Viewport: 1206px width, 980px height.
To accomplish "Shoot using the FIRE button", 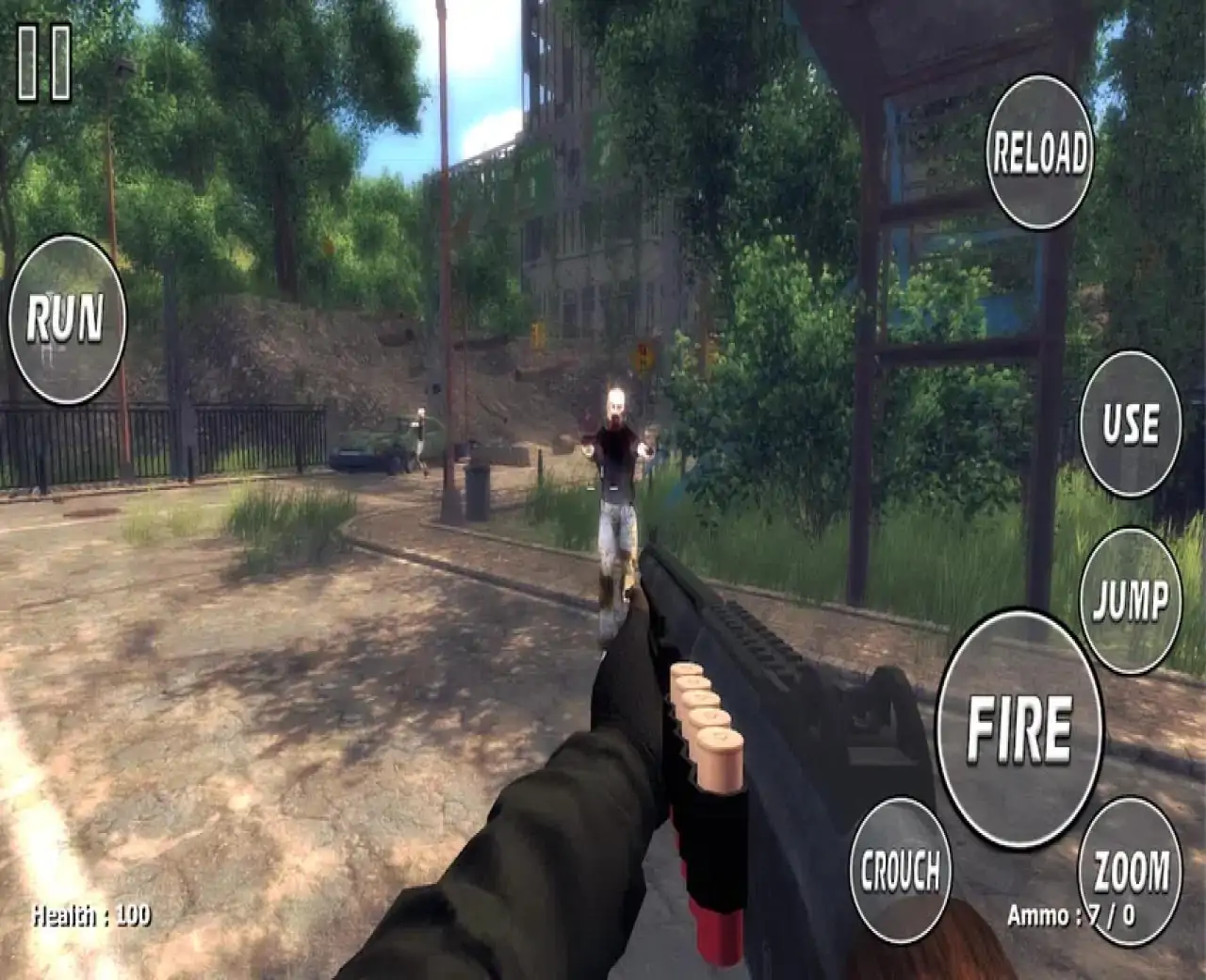I will click(1019, 728).
